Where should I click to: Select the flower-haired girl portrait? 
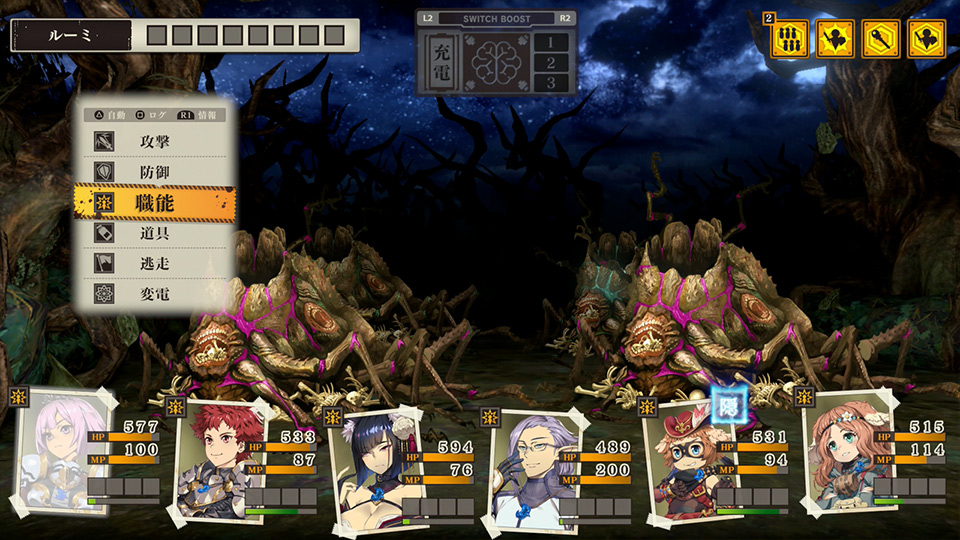838,452
